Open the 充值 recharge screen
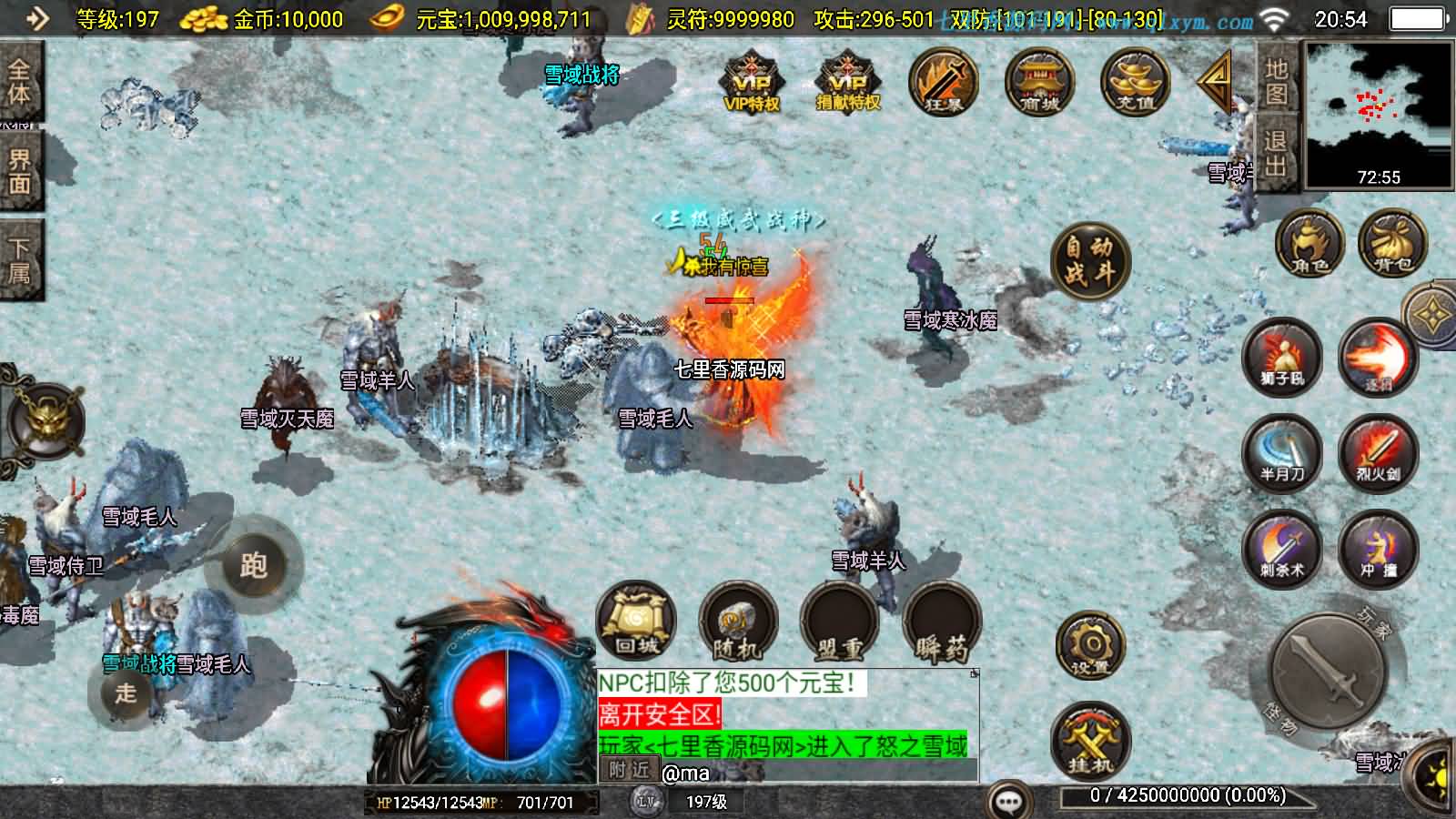 1135,82
